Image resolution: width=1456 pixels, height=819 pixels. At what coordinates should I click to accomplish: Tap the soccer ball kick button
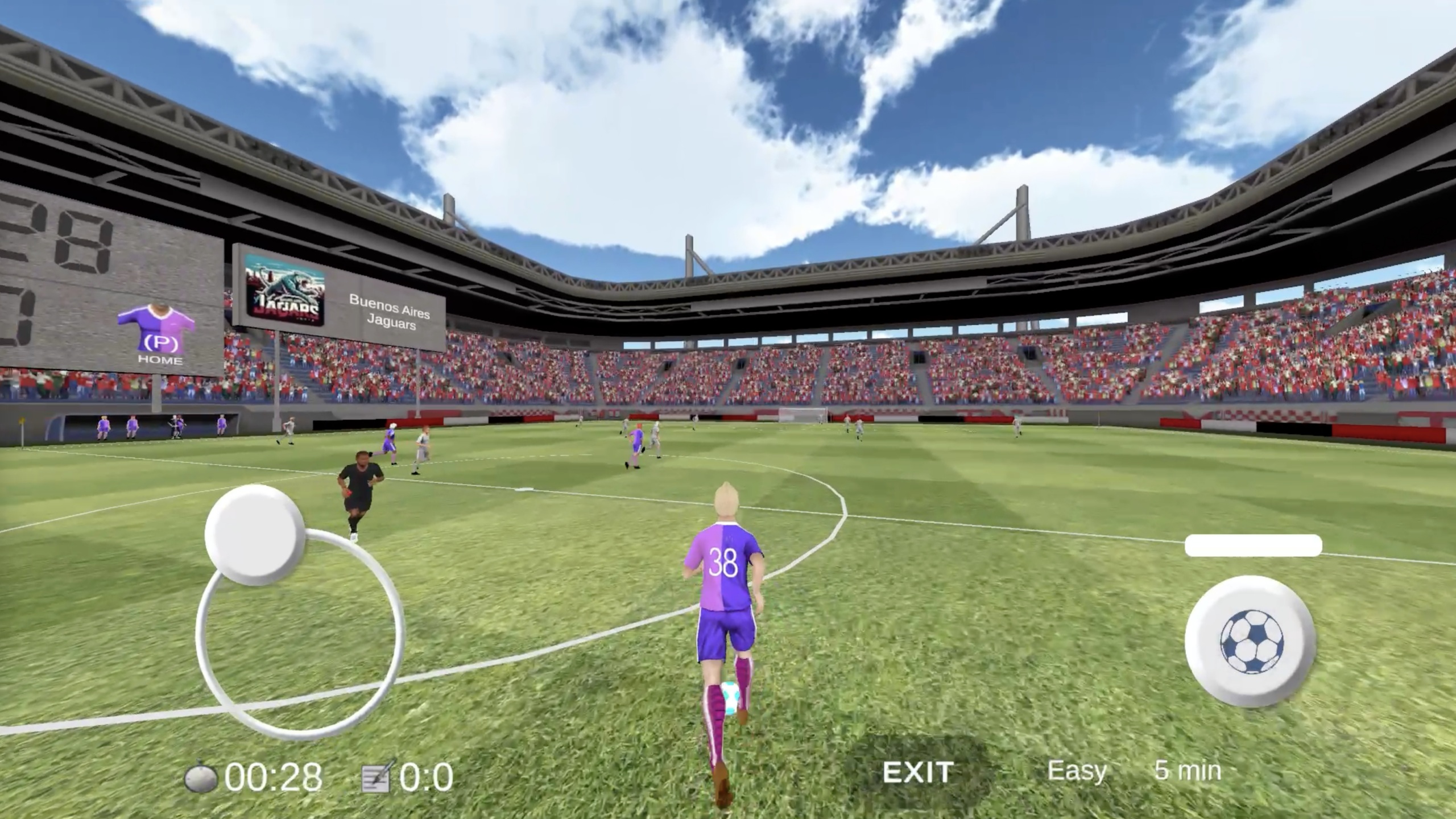[x=1251, y=641]
